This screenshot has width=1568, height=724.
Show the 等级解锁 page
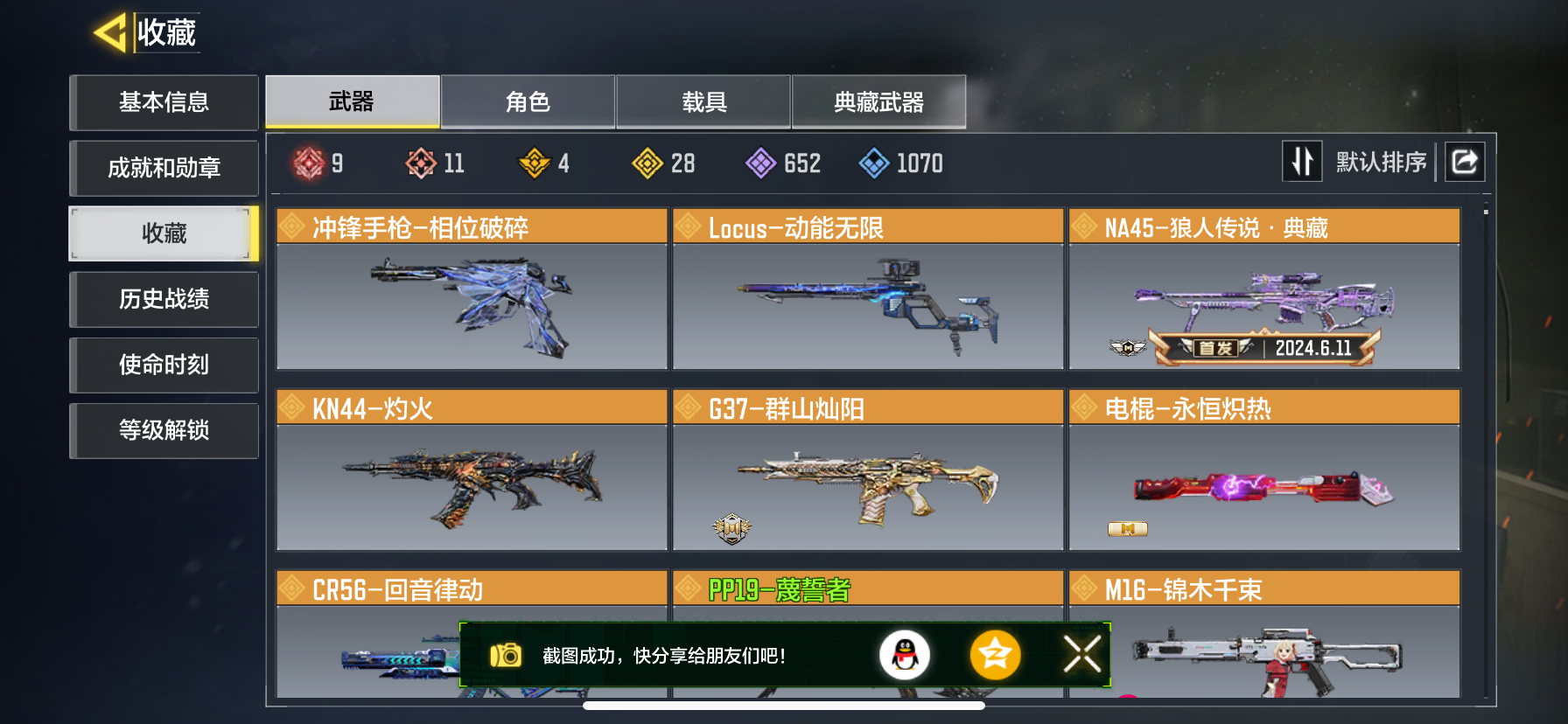click(x=164, y=430)
